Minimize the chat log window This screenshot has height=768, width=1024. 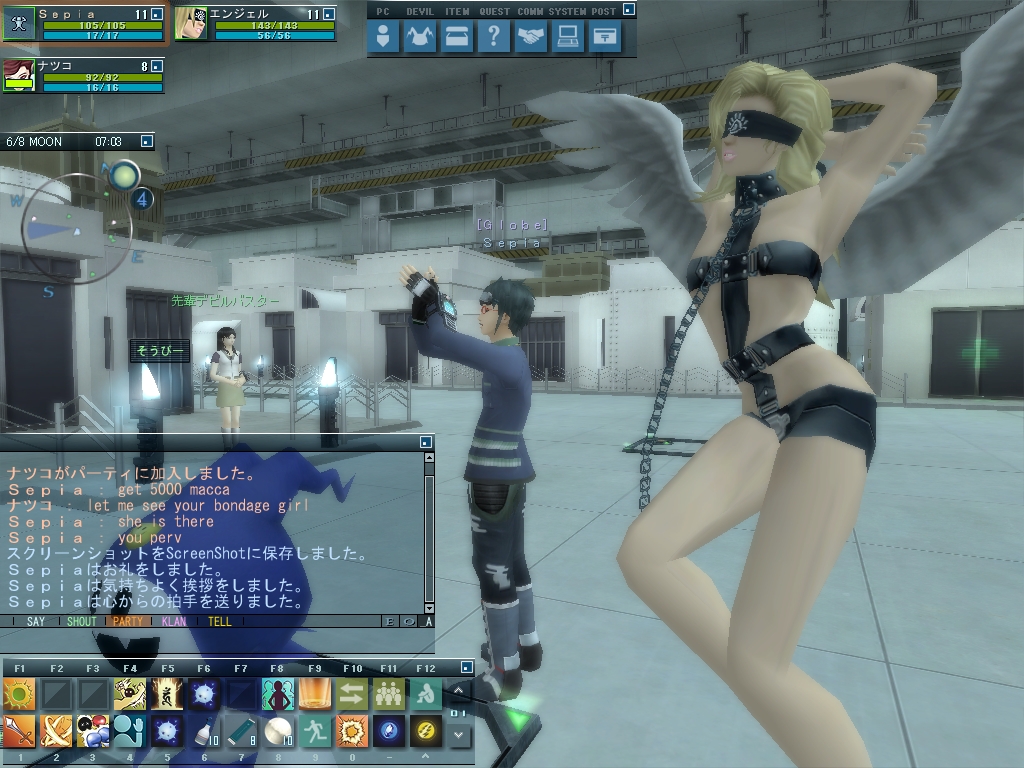[x=426, y=441]
